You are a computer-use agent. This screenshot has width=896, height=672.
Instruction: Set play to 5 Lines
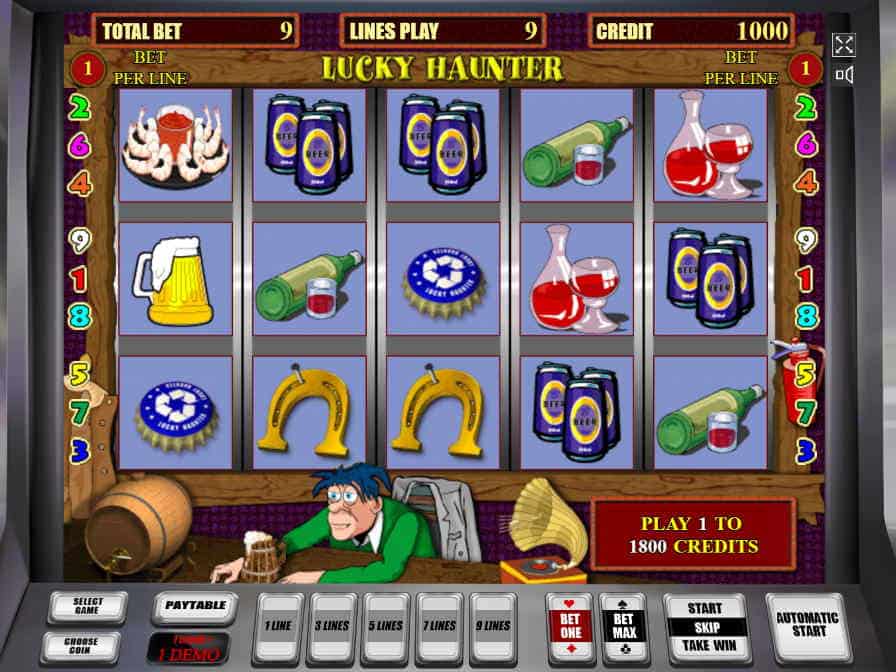click(386, 627)
